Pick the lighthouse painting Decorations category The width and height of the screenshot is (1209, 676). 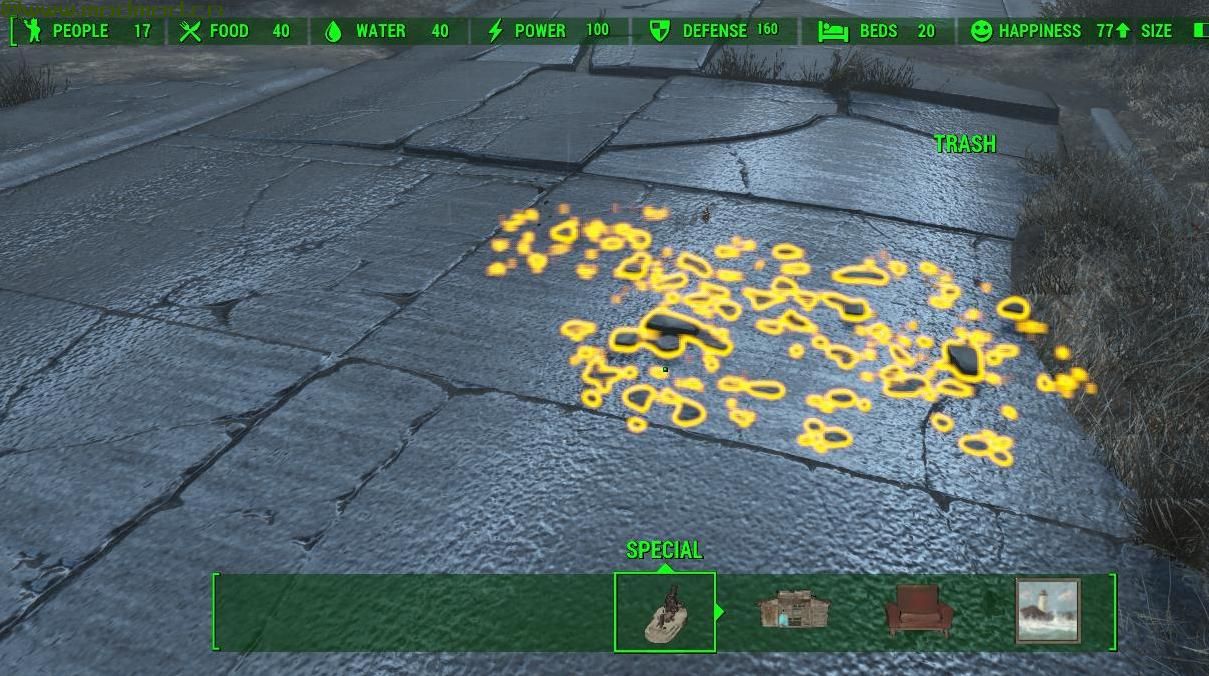tap(1048, 610)
